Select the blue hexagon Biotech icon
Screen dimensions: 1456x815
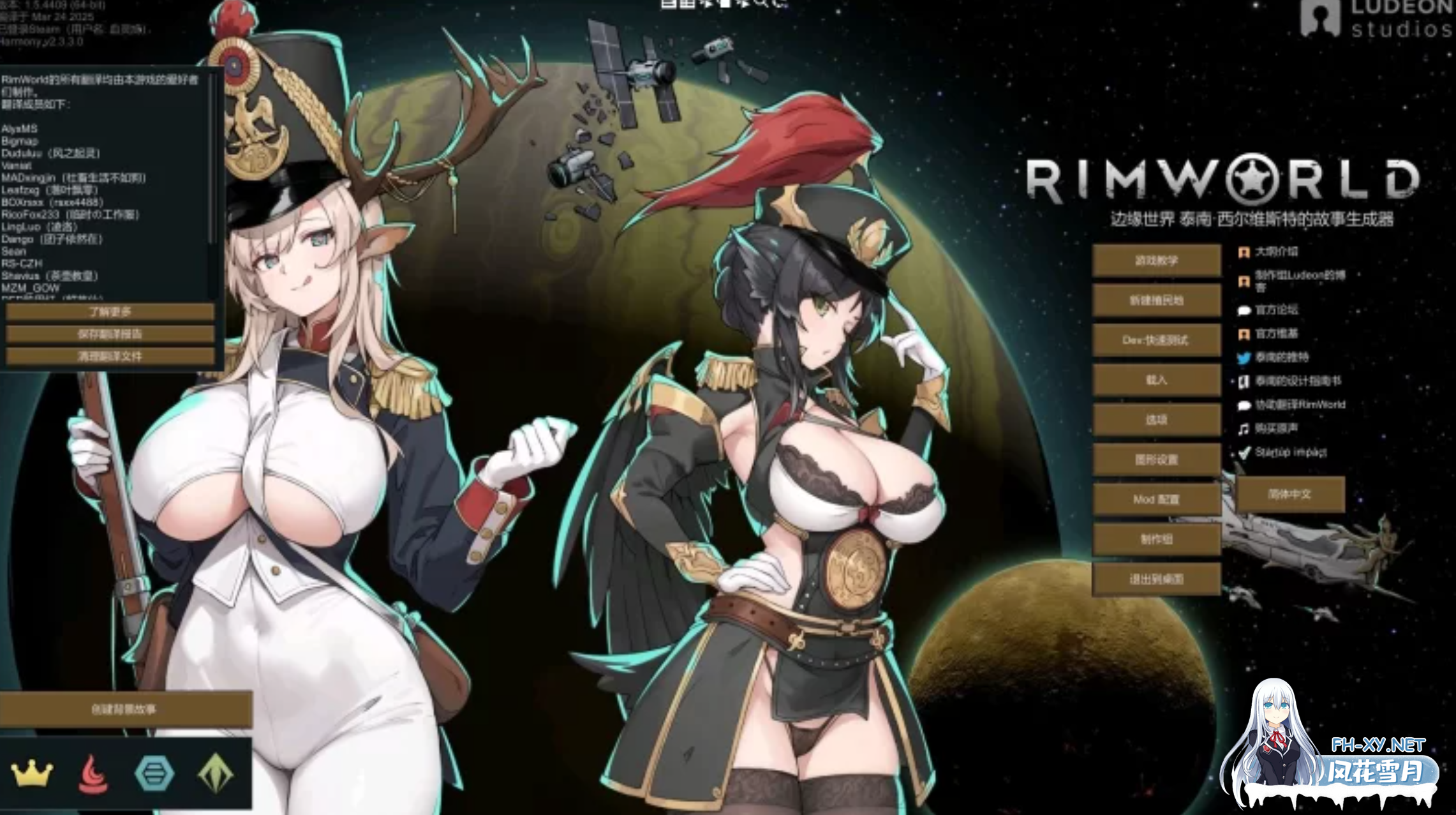[154, 774]
